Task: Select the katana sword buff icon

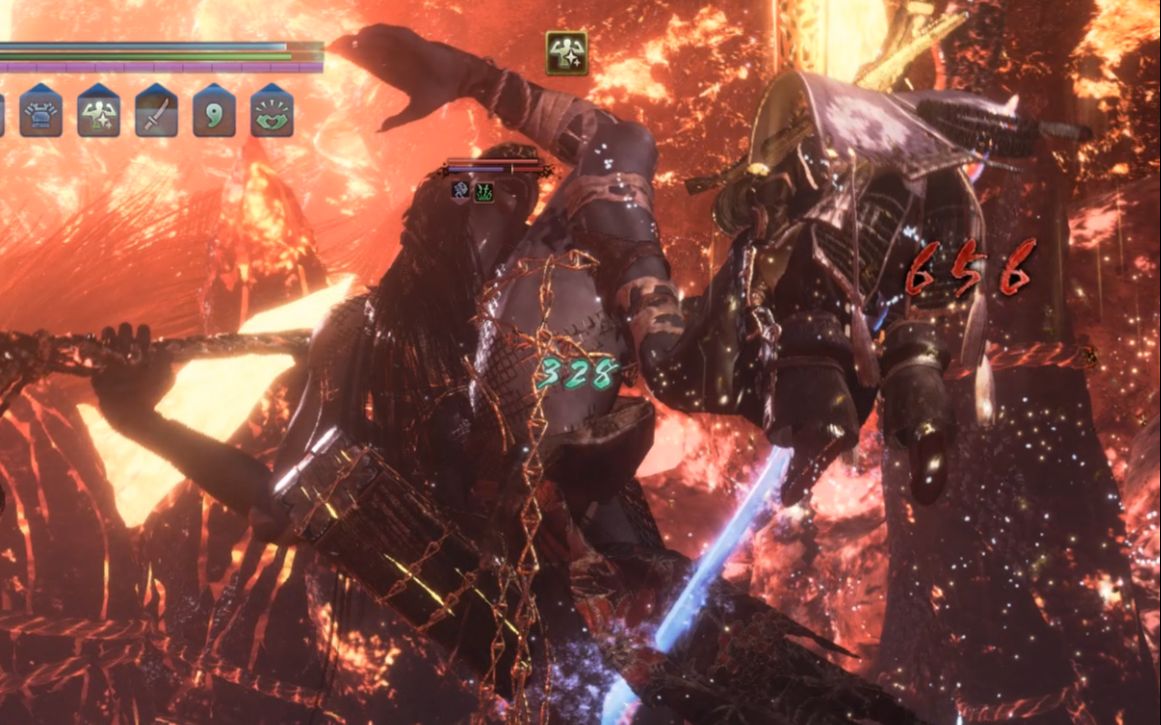Action: click(x=156, y=112)
